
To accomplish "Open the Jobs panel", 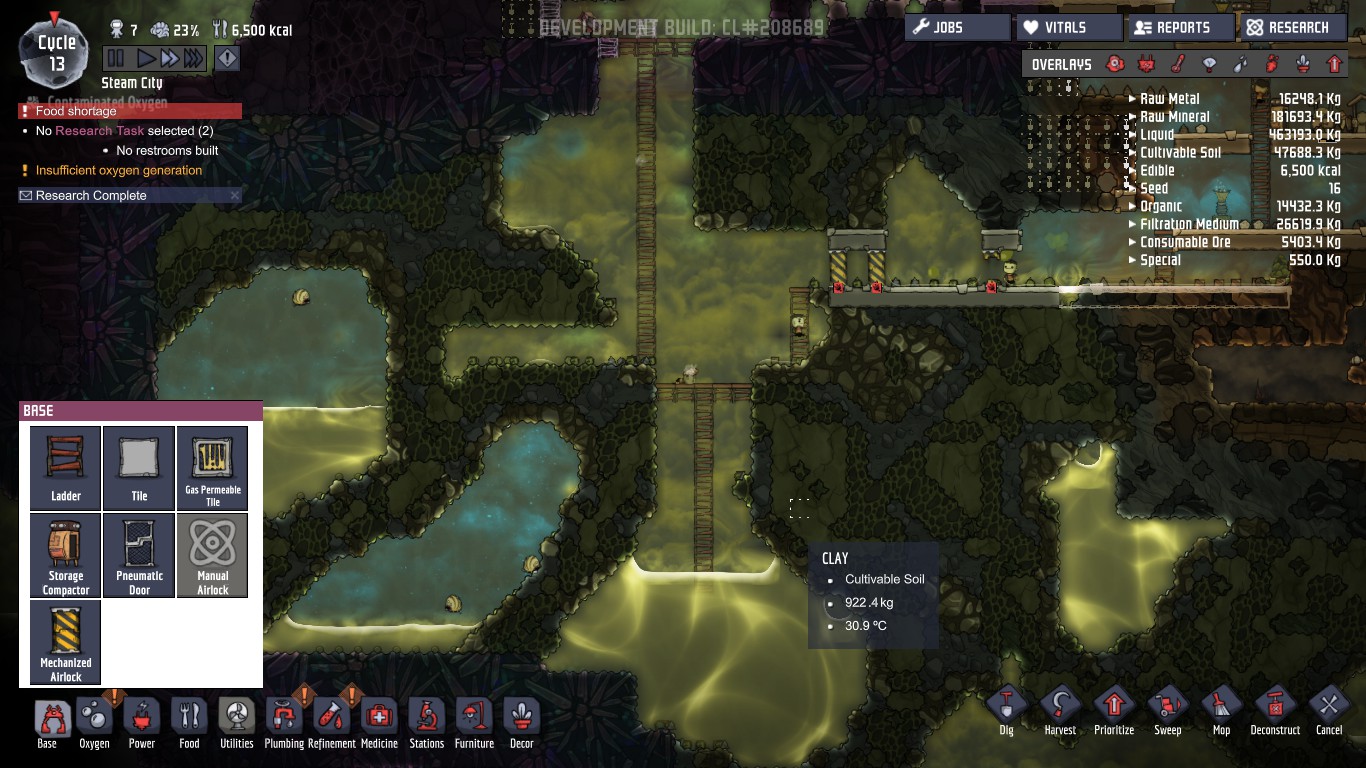I will pyautogui.click(x=956, y=28).
